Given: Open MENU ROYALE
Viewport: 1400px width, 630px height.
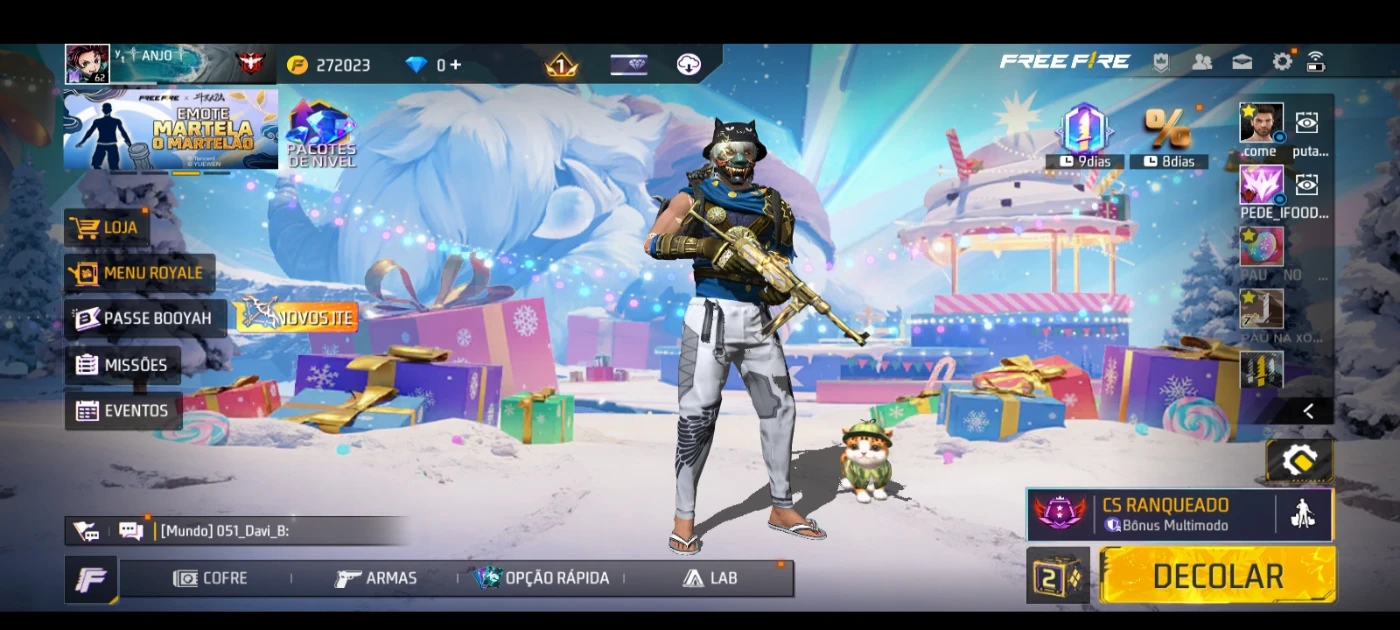Looking at the screenshot, I should point(139,273).
